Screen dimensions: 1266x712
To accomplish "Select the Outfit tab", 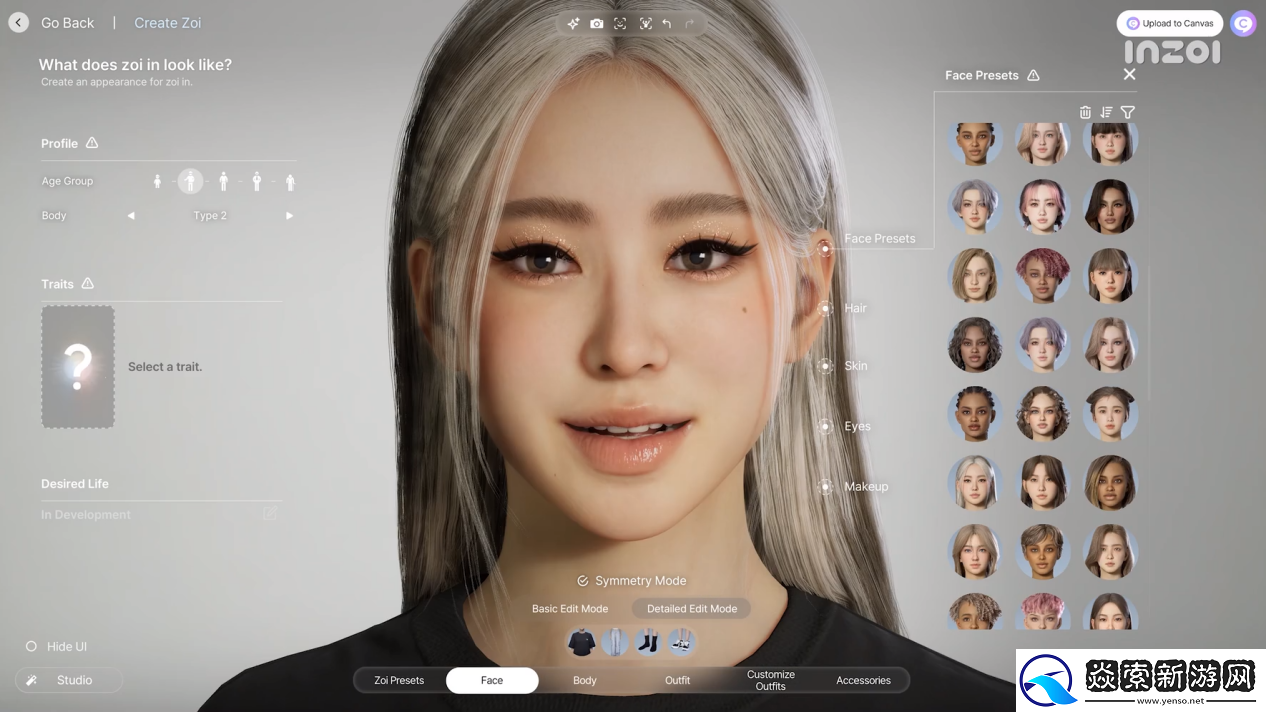I will coord(678,680).
